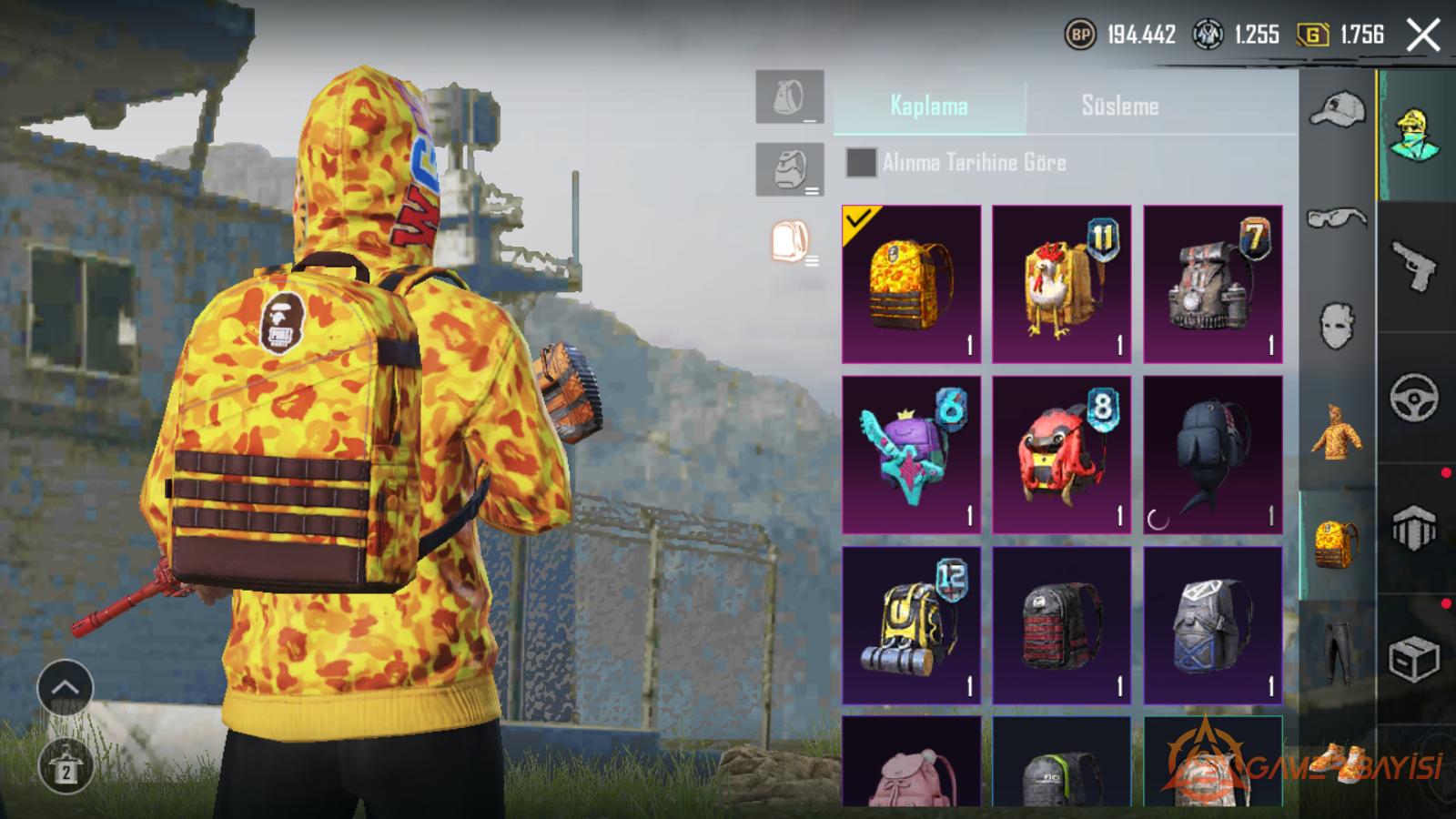Expand the character view arrow button
Viewport: 1456px width, 819px height.
65,688
